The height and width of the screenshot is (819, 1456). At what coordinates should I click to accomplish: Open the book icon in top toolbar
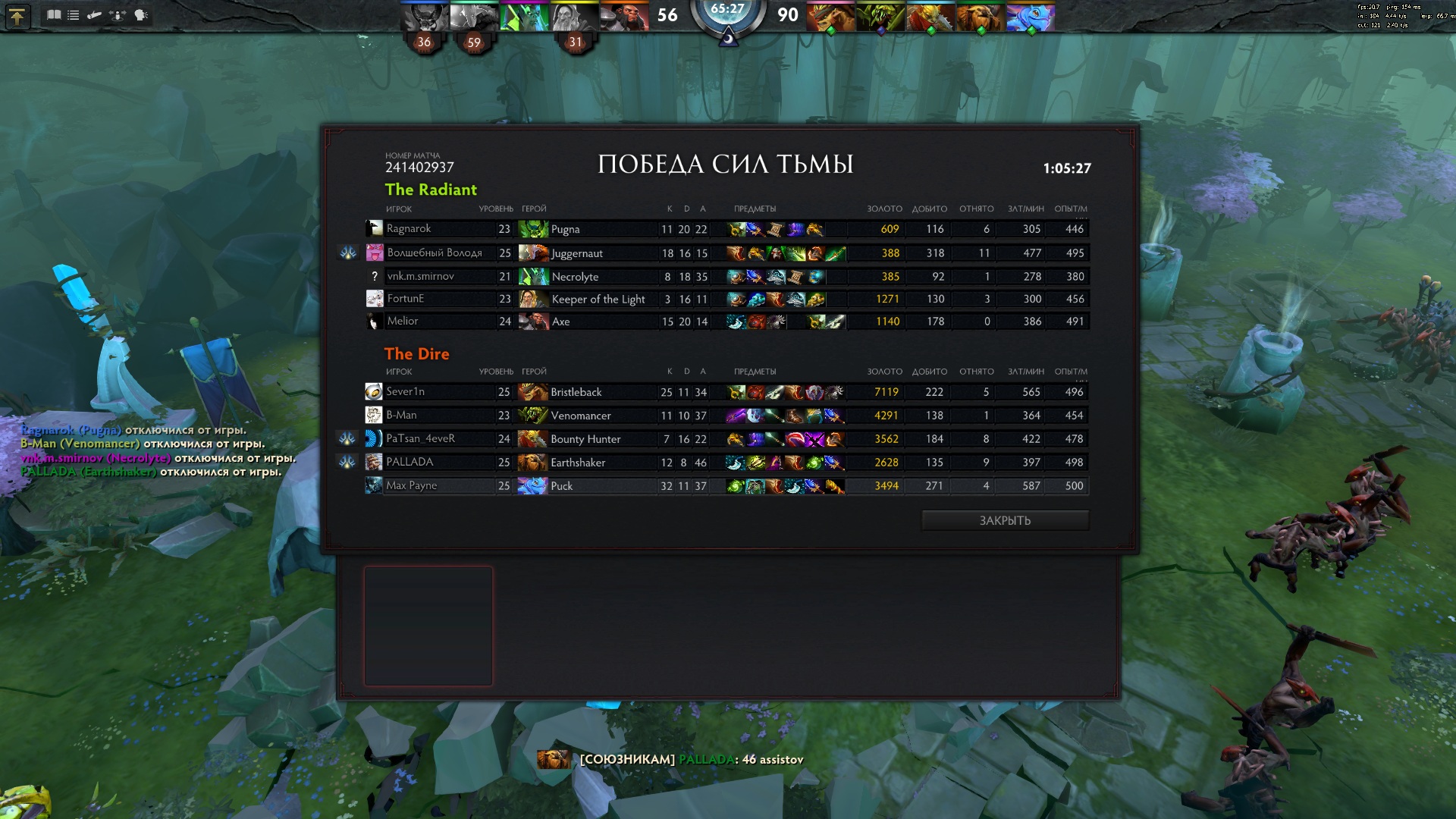click(x=54, y=14)
